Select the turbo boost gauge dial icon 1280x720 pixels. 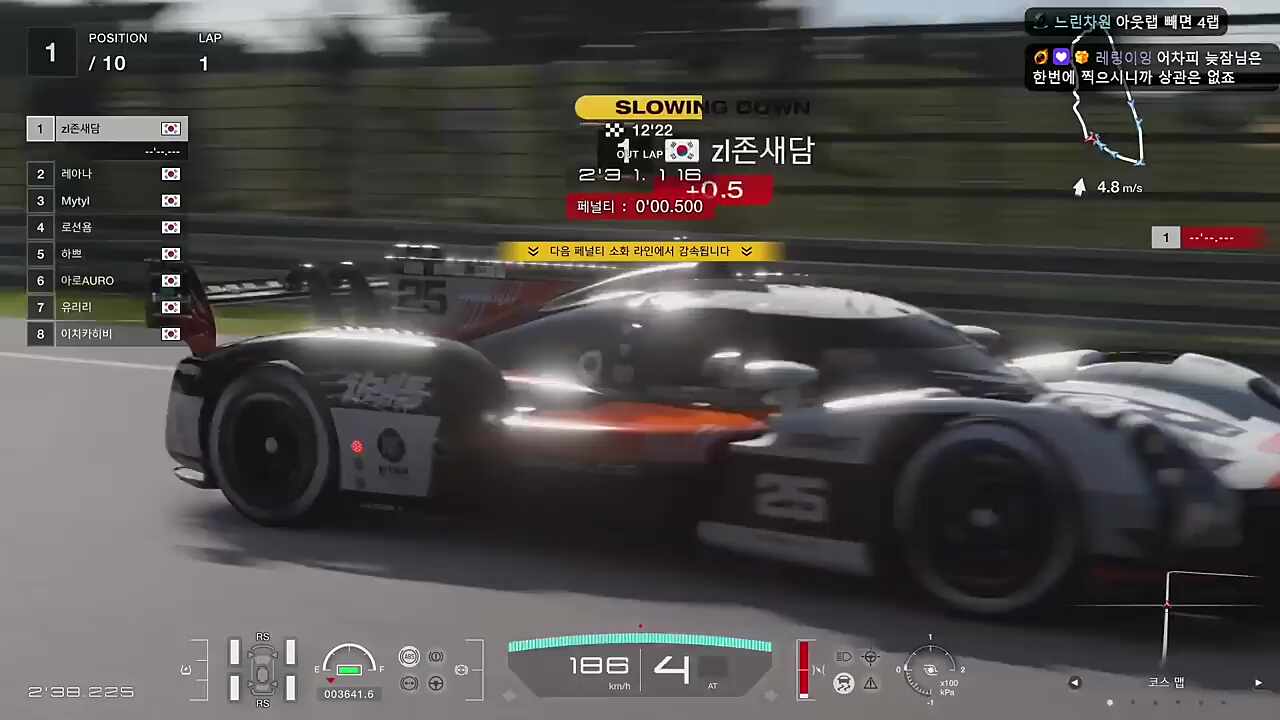tap(930, 667)
